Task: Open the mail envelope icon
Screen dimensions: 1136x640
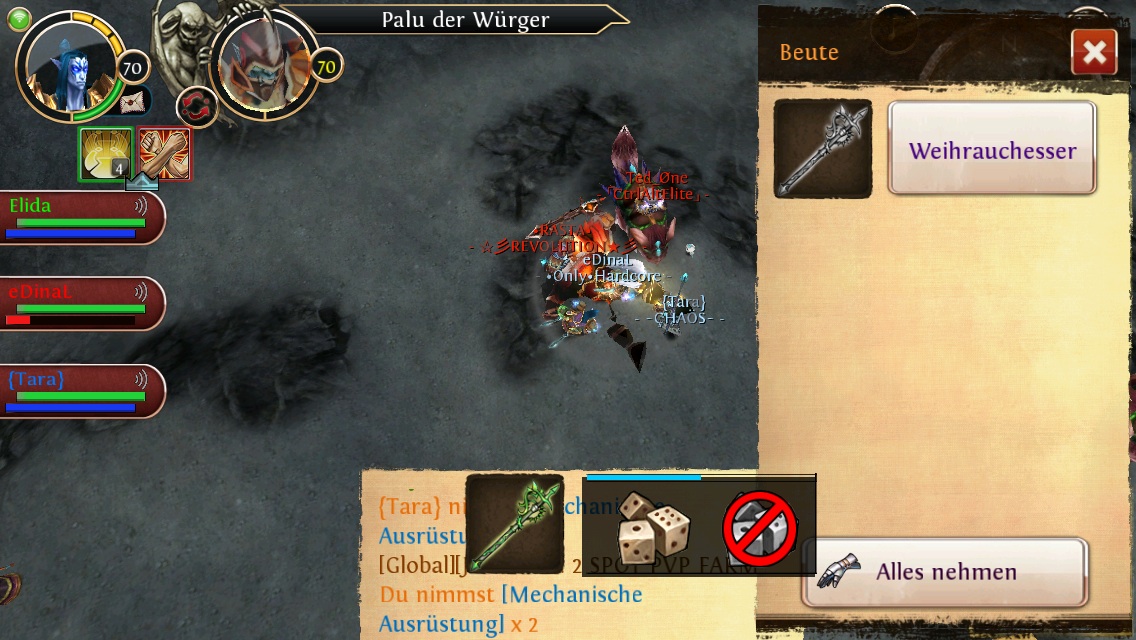Action: coord(133,101)
